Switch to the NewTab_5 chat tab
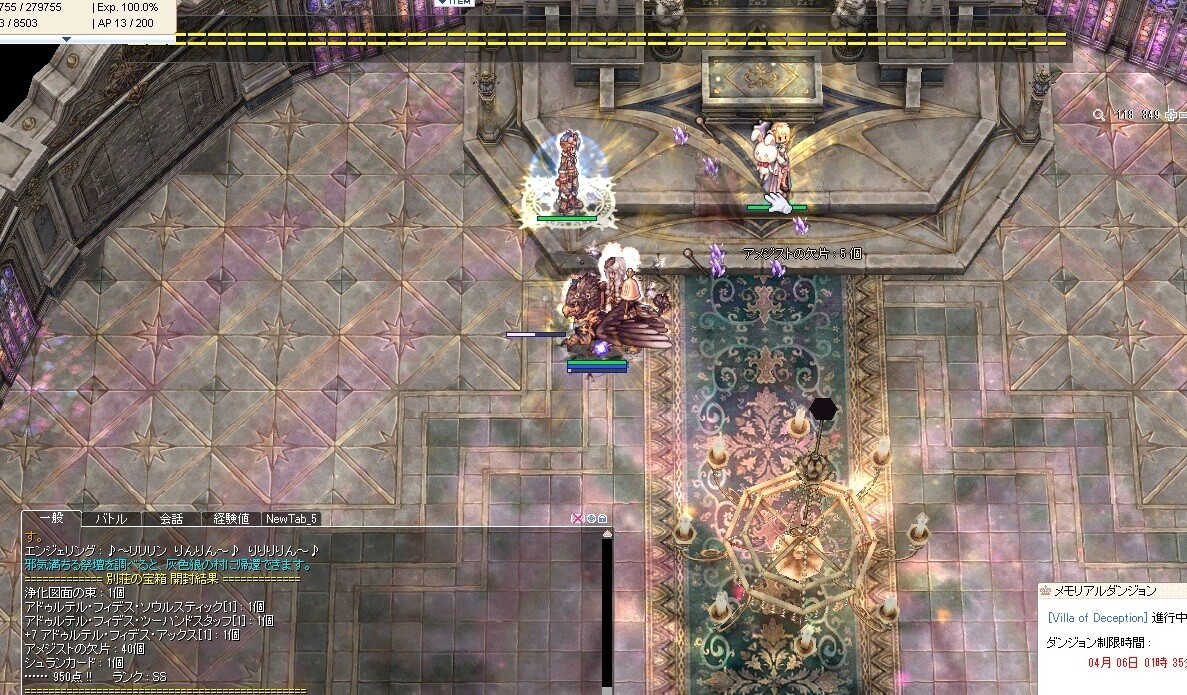The image size is (1187, 695). (x=291, y=519)
